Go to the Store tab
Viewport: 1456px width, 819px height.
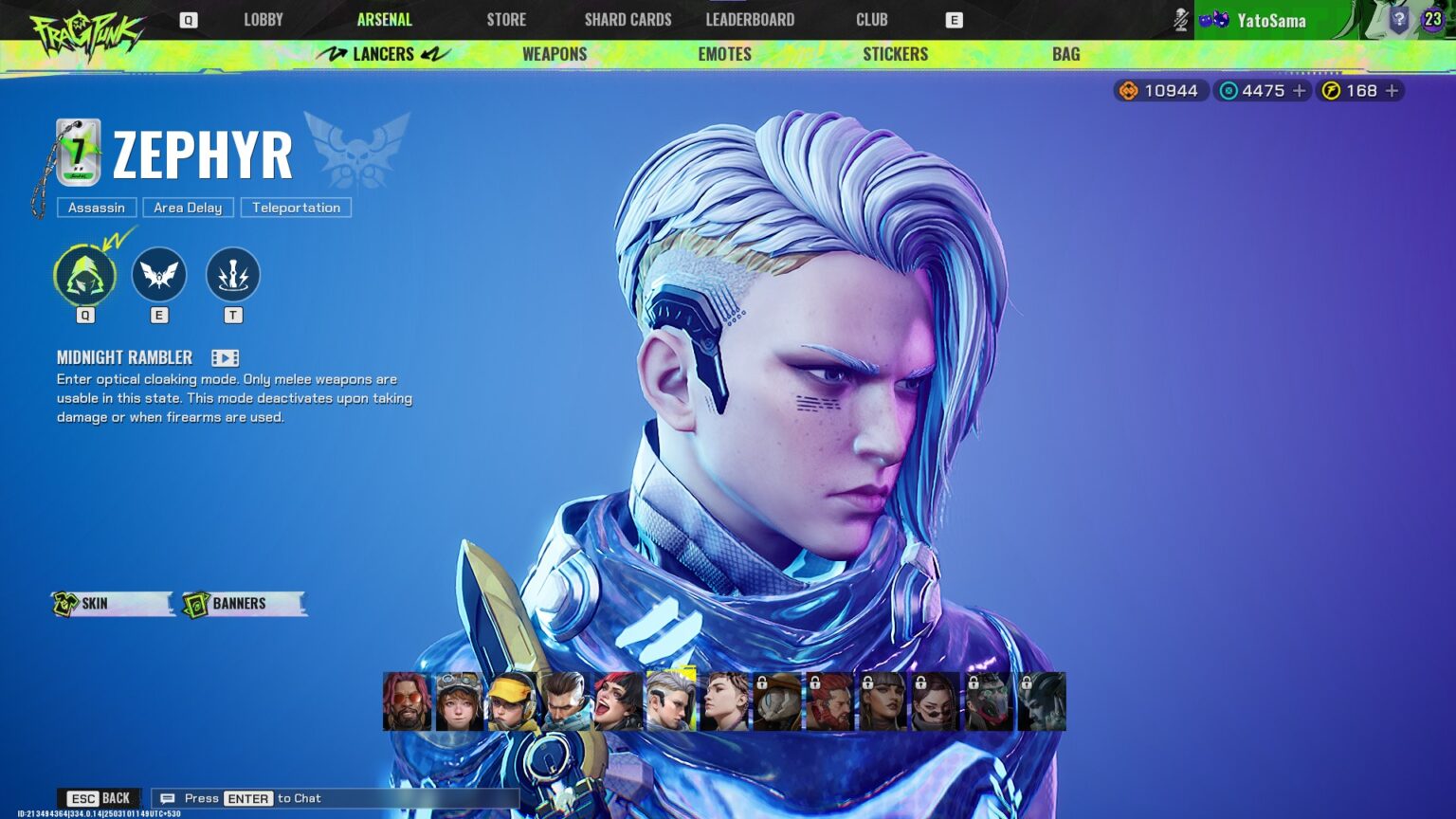506,20
